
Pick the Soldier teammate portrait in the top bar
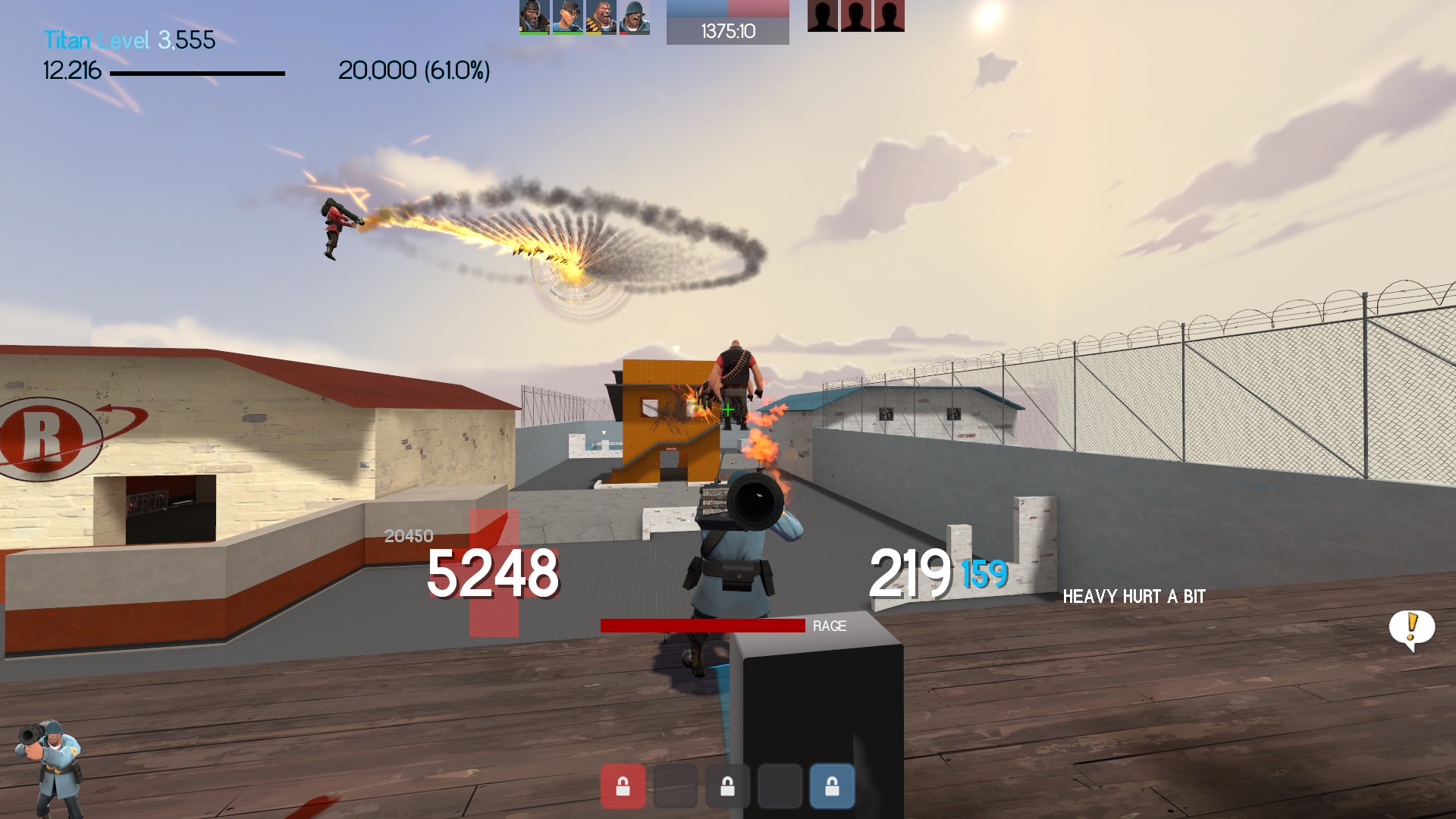(x=634, y=17)
